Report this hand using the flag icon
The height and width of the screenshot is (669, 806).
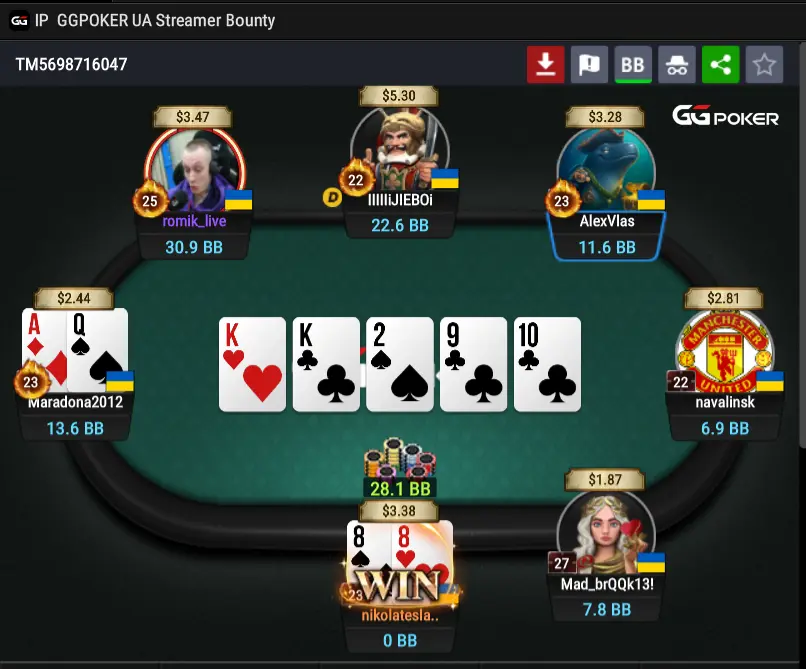[x=589, y=65]
